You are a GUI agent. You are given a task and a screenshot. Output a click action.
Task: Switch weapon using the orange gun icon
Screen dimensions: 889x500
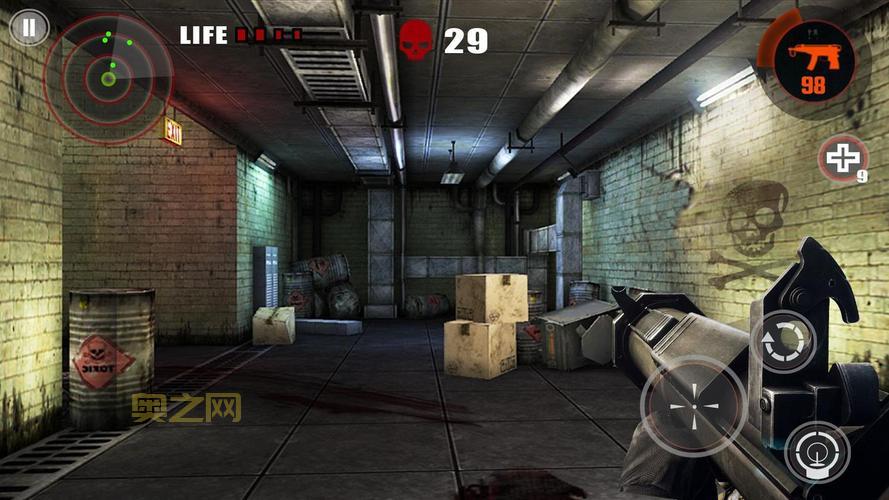pyautogui.click(x=812, y=60)
